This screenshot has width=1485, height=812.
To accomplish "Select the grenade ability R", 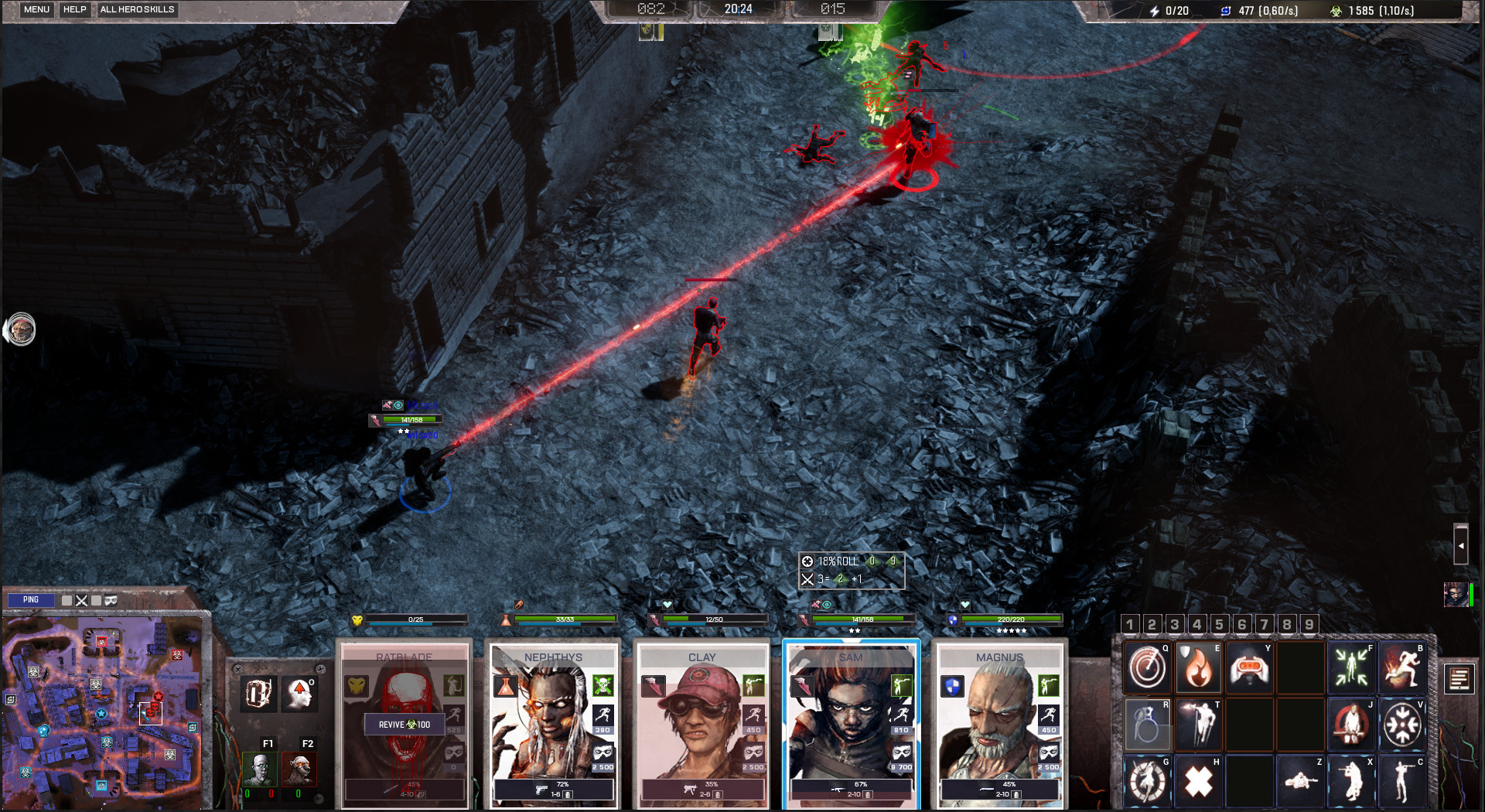I will click(1147, 725).
